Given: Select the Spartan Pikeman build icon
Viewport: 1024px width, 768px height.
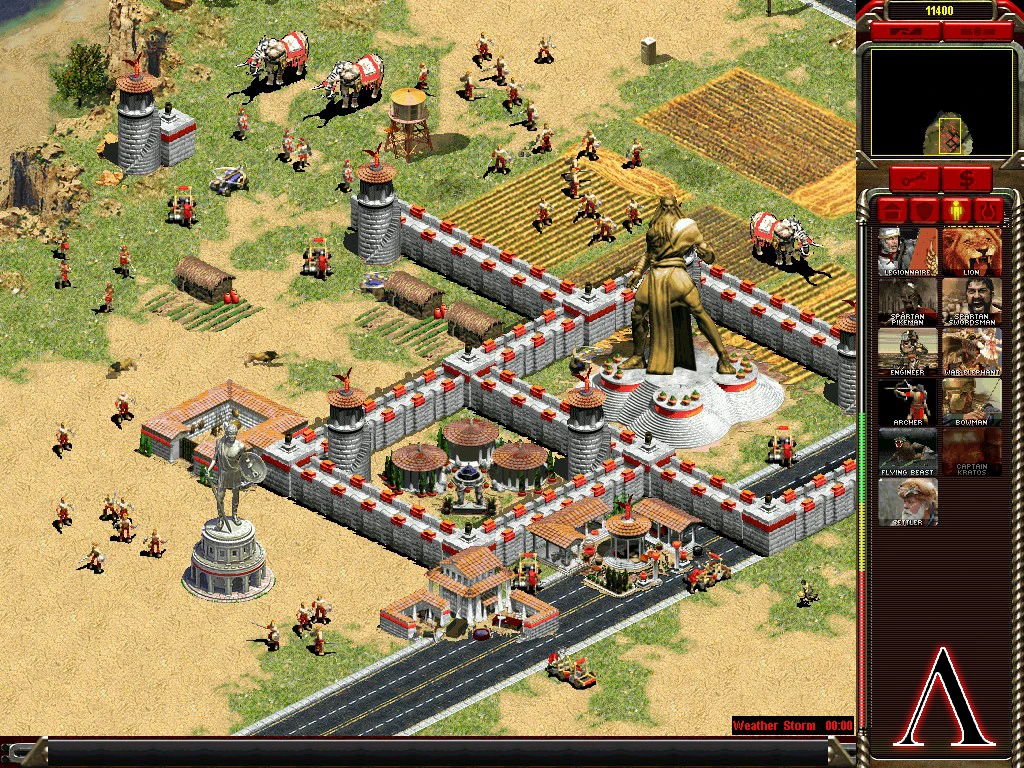Looking at the screenshot, I should point(908,301).
